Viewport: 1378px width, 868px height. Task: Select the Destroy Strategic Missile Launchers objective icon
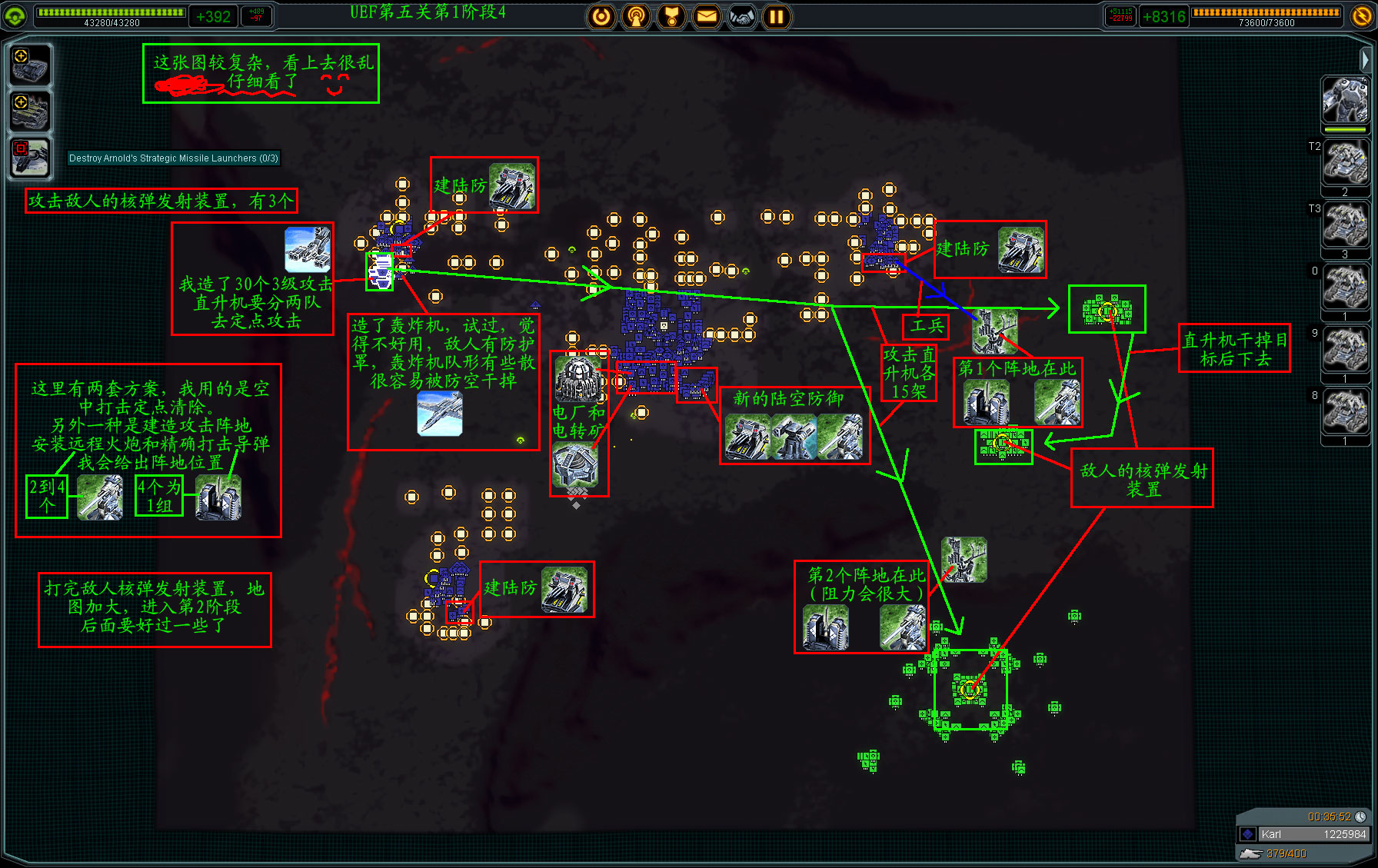pos(30,158)
